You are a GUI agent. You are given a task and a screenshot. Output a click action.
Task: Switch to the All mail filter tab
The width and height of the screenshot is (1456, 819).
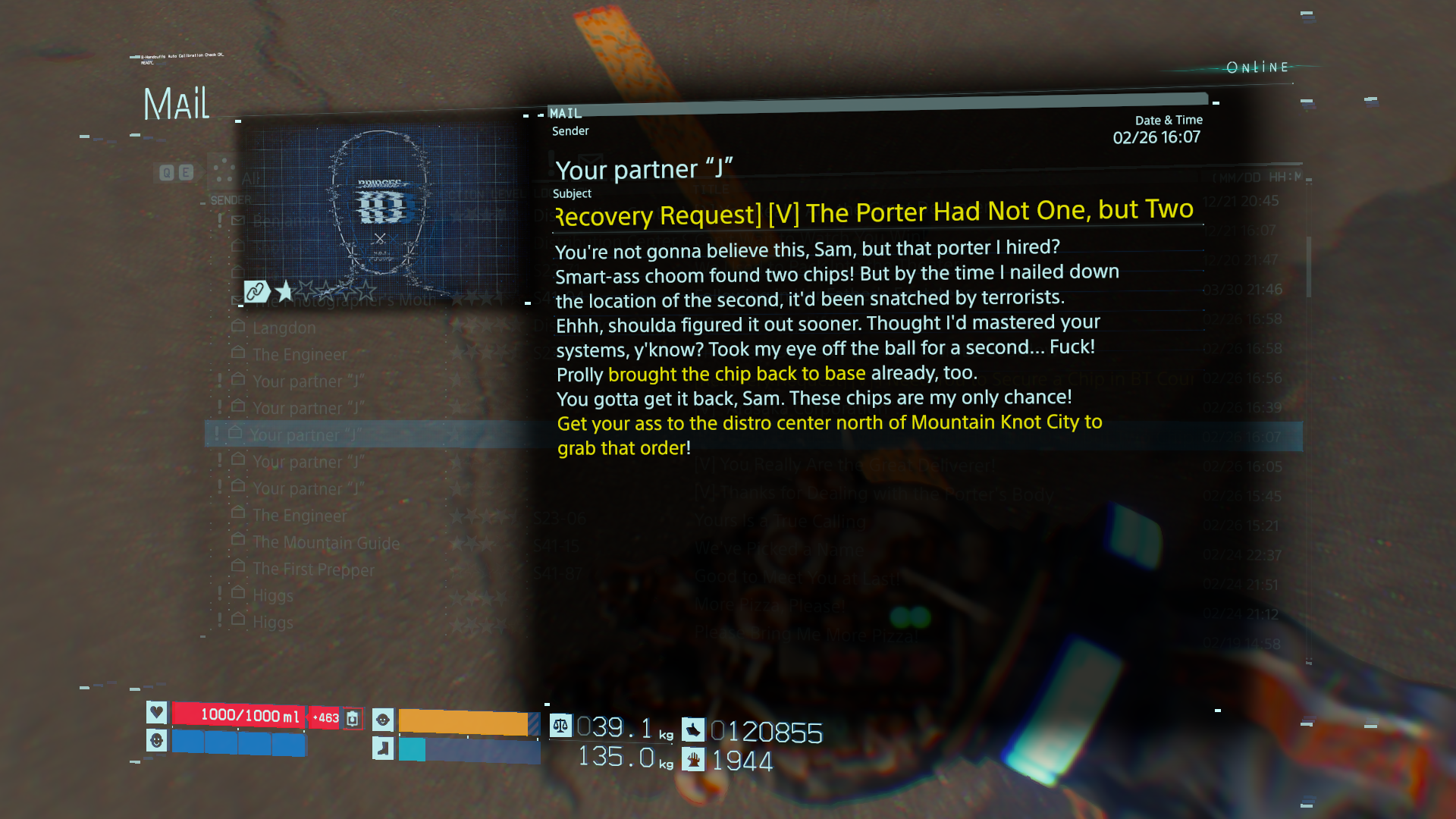click(251, 179)
